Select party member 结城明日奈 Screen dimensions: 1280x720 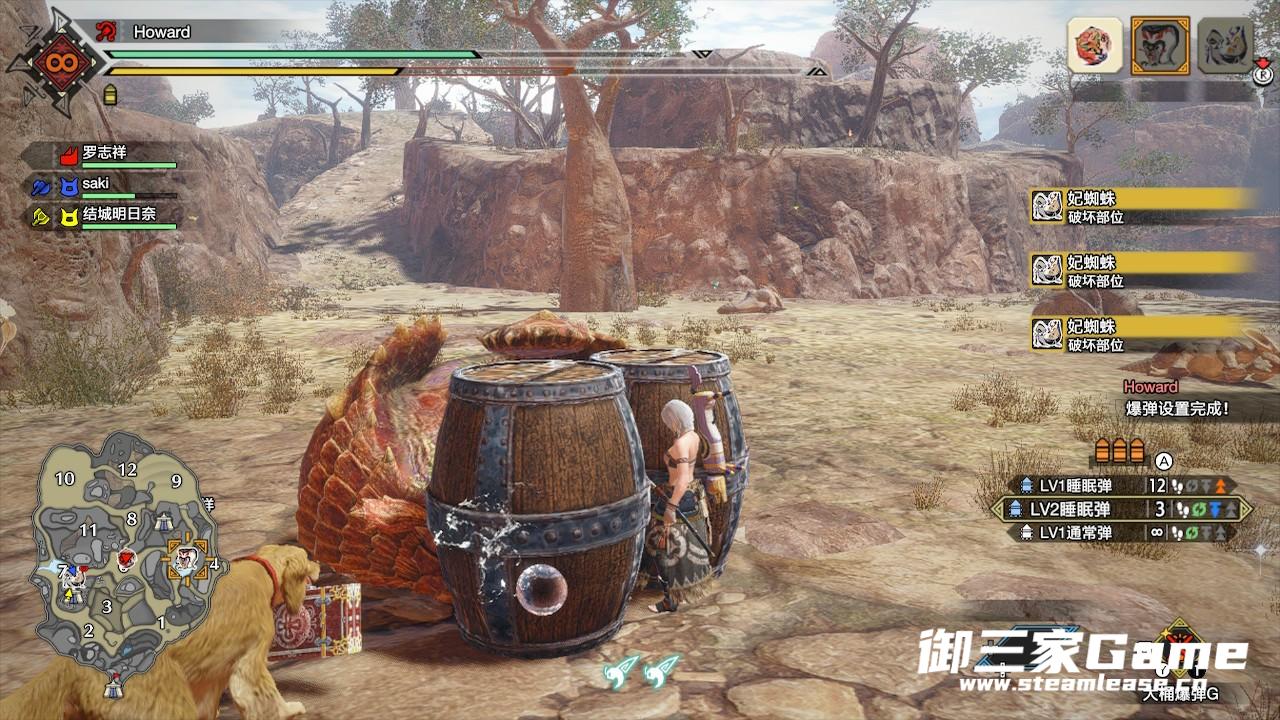pos(118,215)
